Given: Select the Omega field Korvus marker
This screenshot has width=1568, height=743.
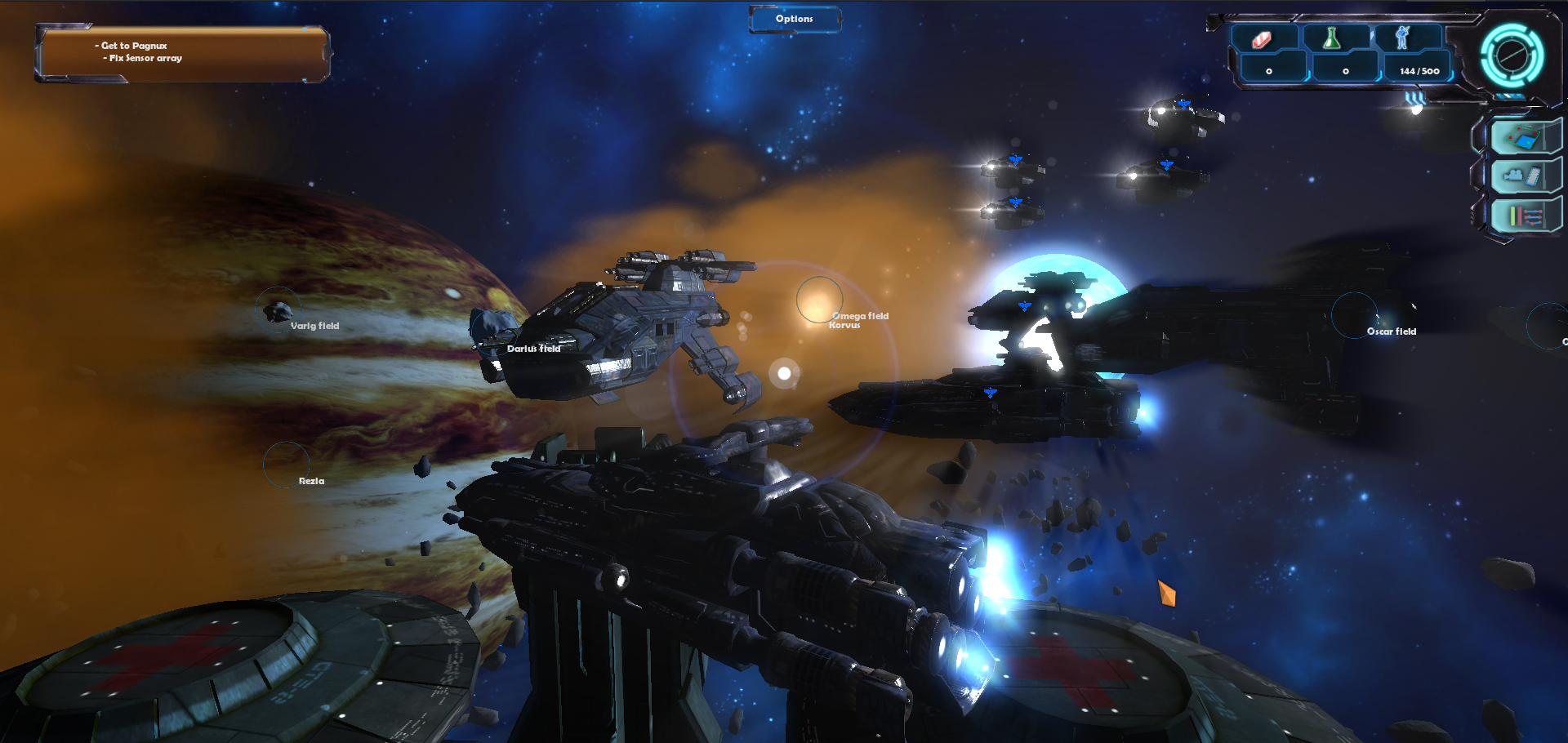Looking at the screenshot, I should pos(819,300).
